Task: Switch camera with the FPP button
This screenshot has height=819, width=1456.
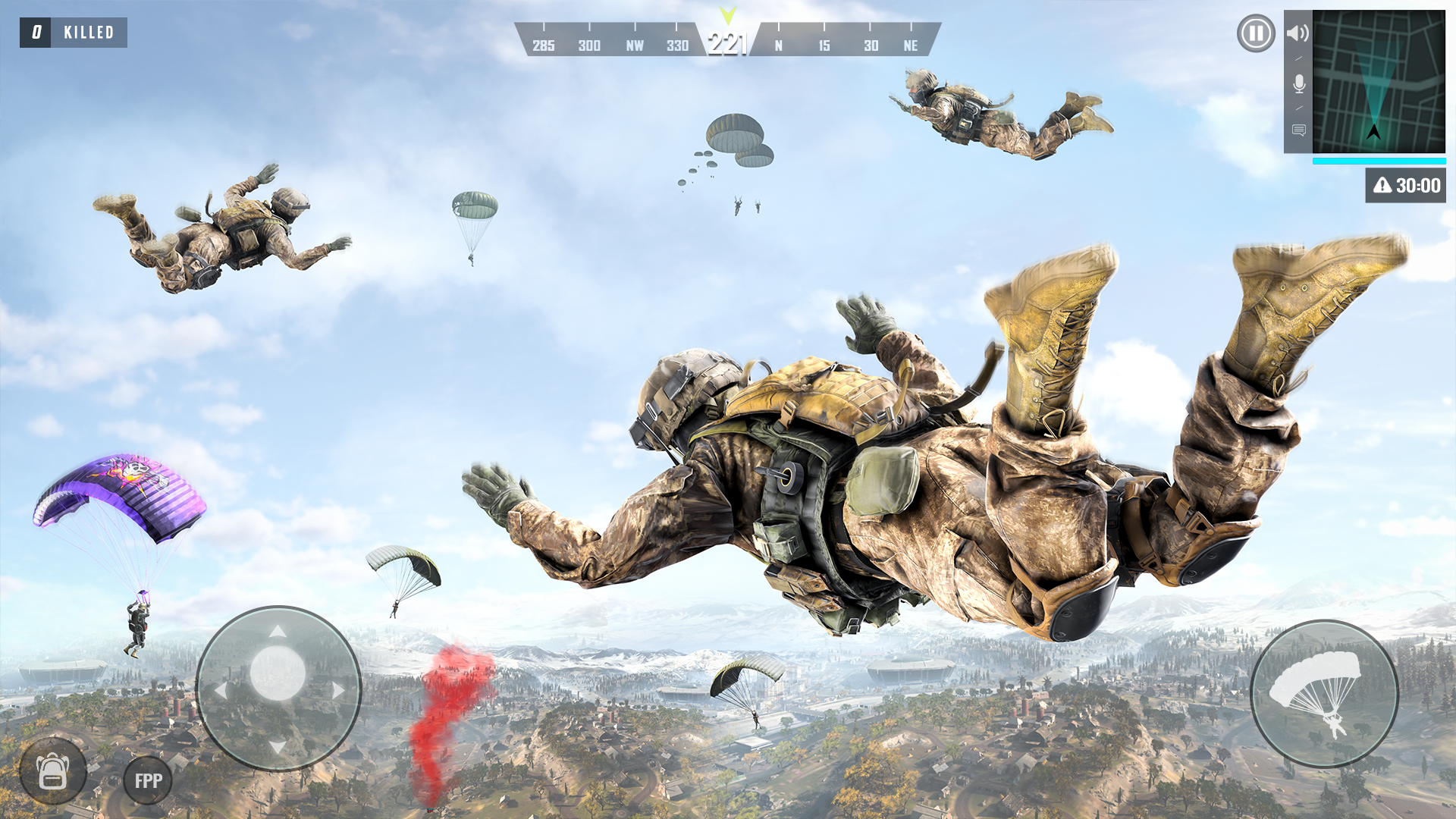Action: point(148,780)
